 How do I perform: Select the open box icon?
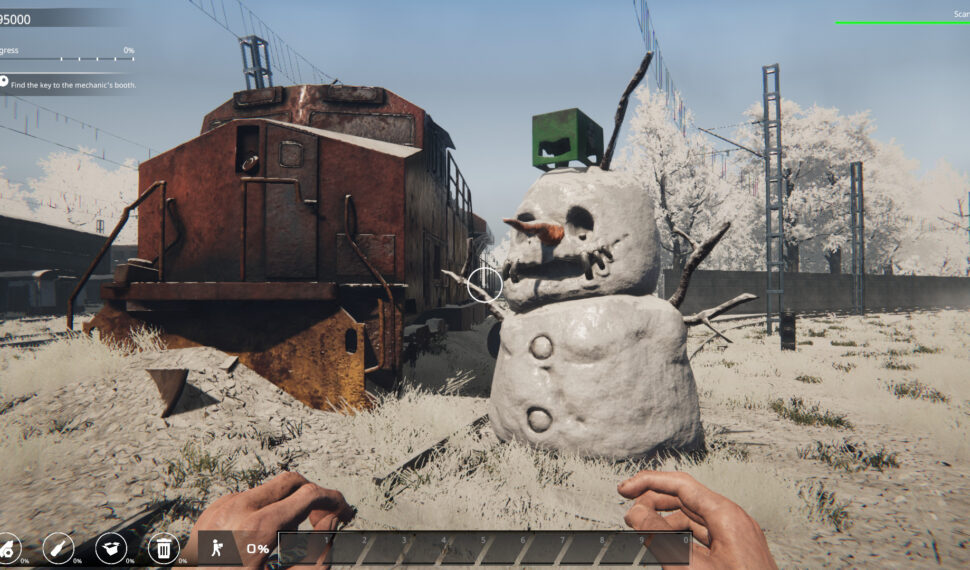point(110,547)
